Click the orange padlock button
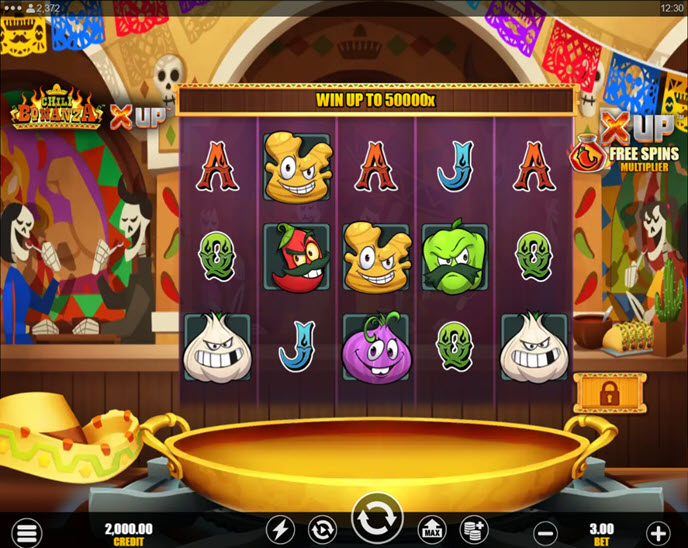The width and height of the screenshot is (688, 548). click(x=609, y=393)
